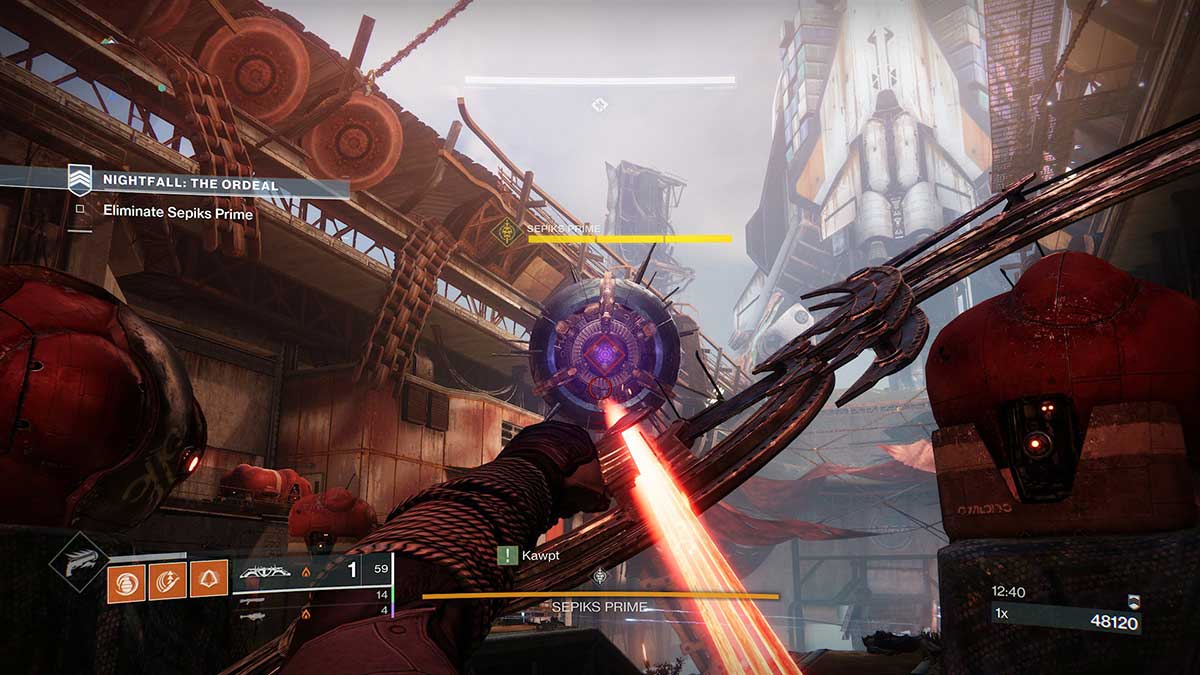
Task: Trigger the orange melee ability icon
Action: [x=168, y=581]
